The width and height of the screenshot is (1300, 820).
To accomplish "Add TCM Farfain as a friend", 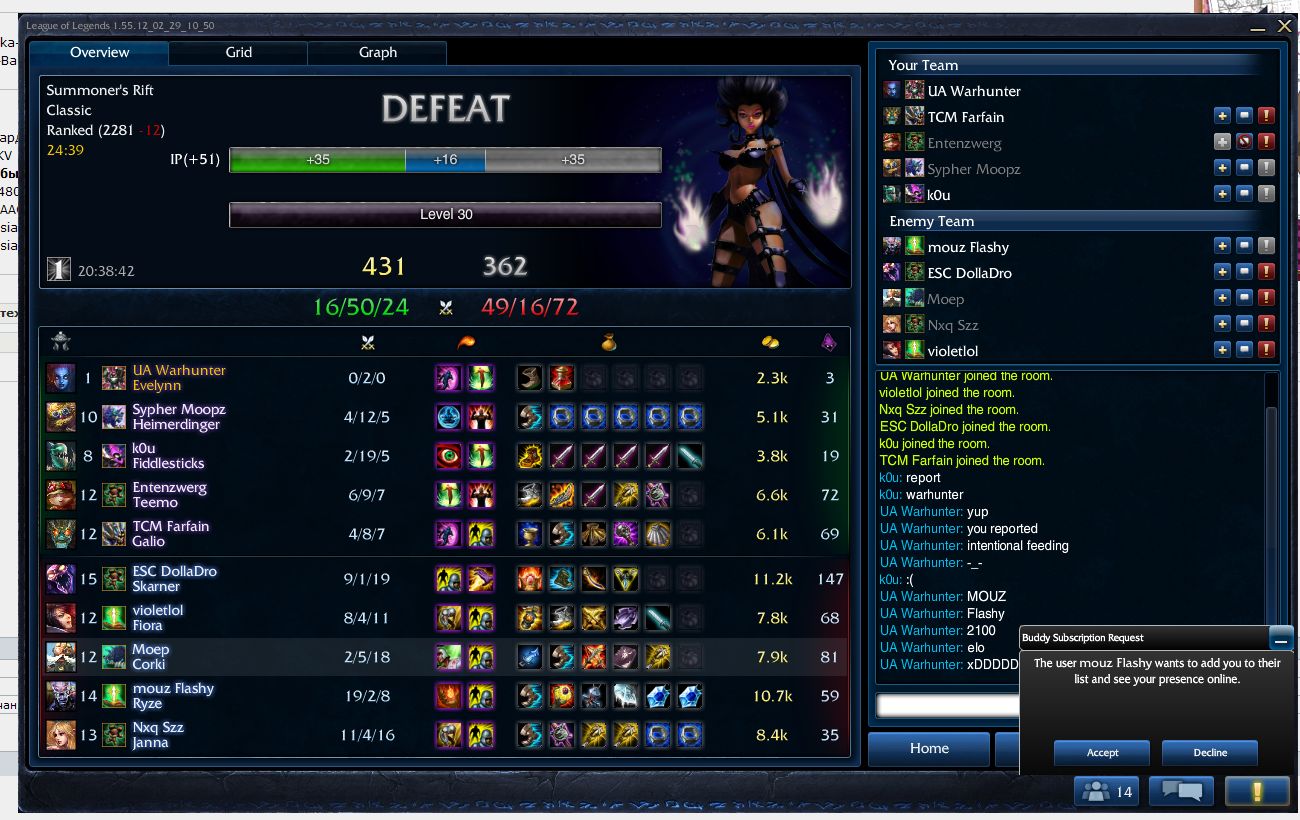I will [1222, 117].
